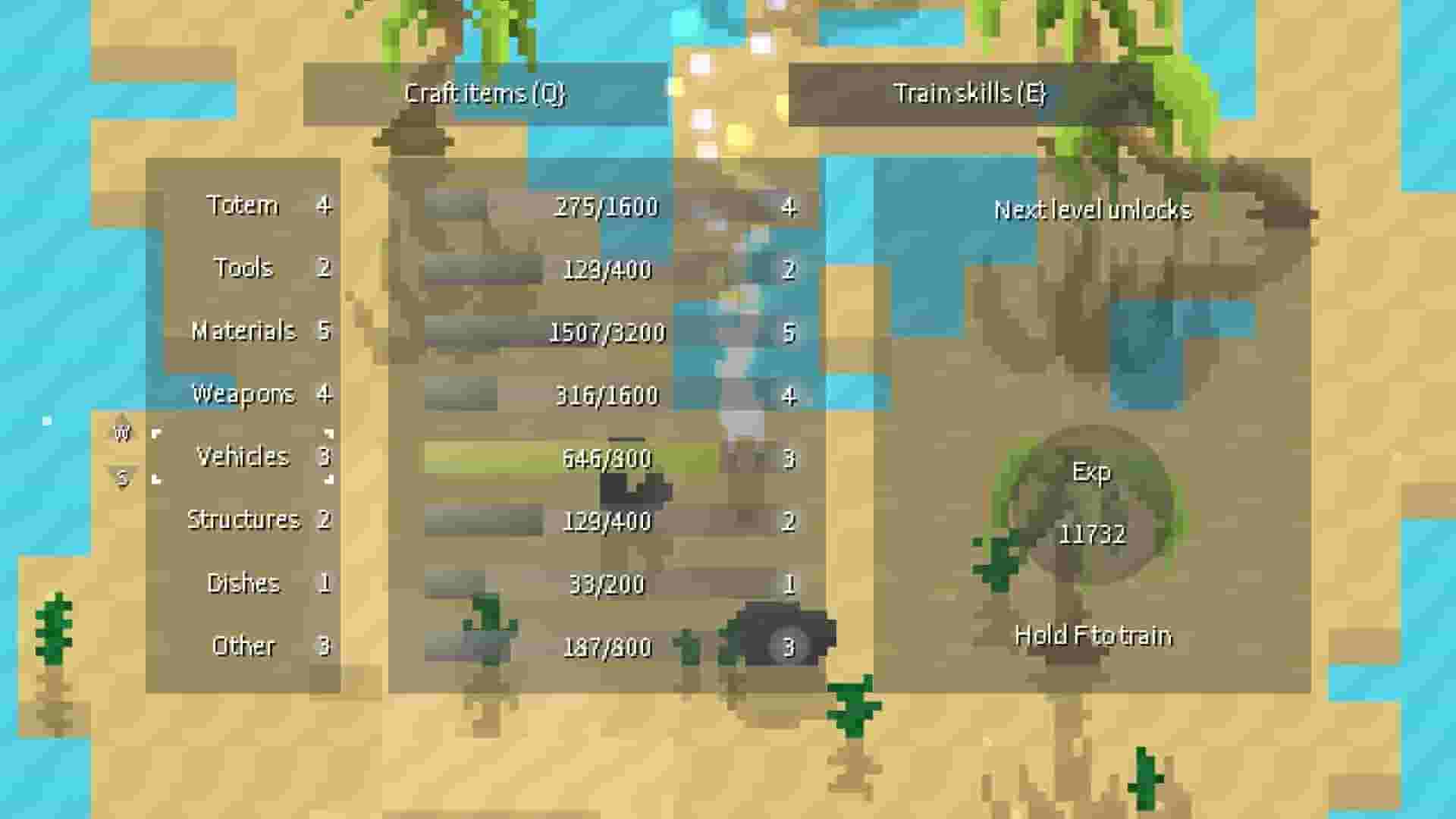Select the Tools skill category

(x=244, y=268)
